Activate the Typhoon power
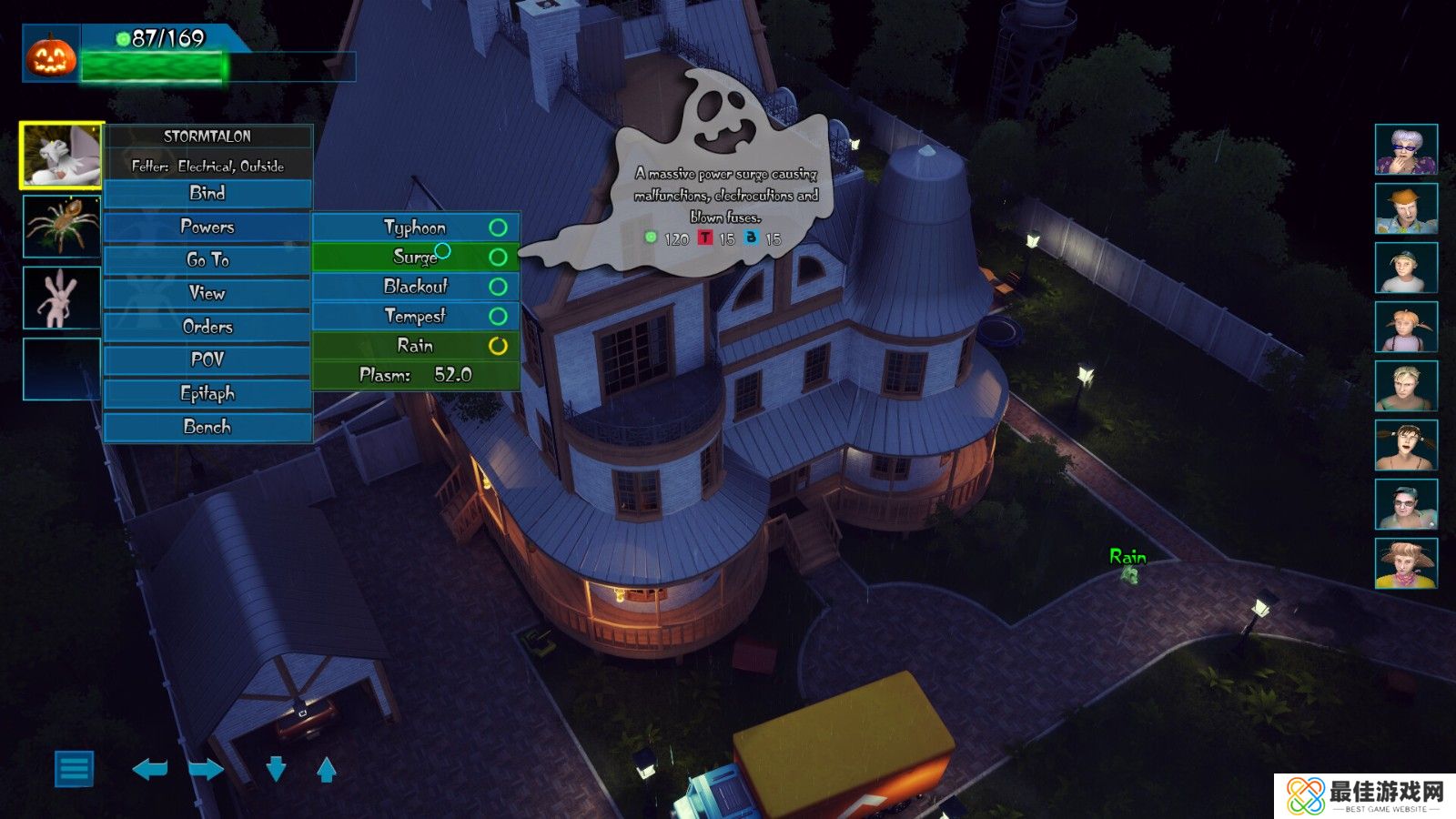The height and width of the screenshot is (819, 1456). tap(415, 227)
